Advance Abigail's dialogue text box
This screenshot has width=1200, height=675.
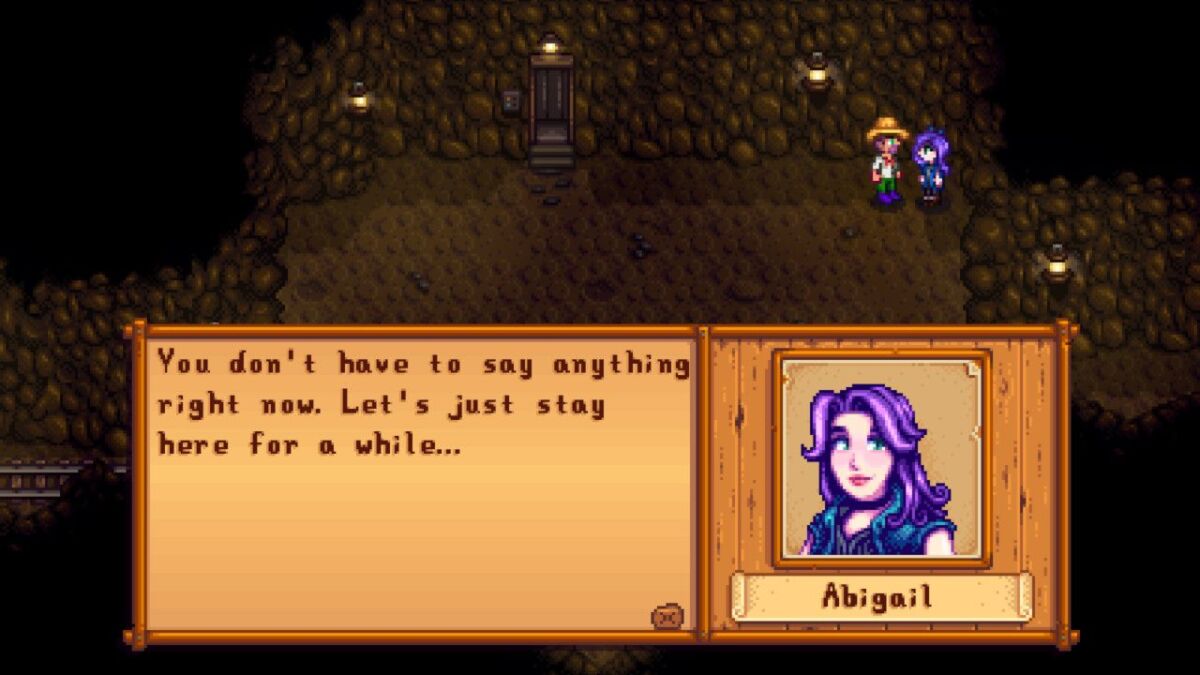point(420,480)
